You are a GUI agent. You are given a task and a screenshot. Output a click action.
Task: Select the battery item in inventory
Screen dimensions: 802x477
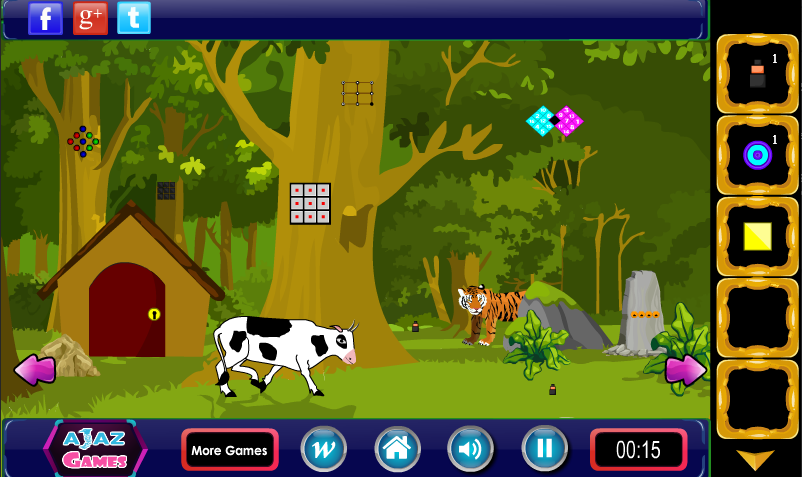(757, 74)
